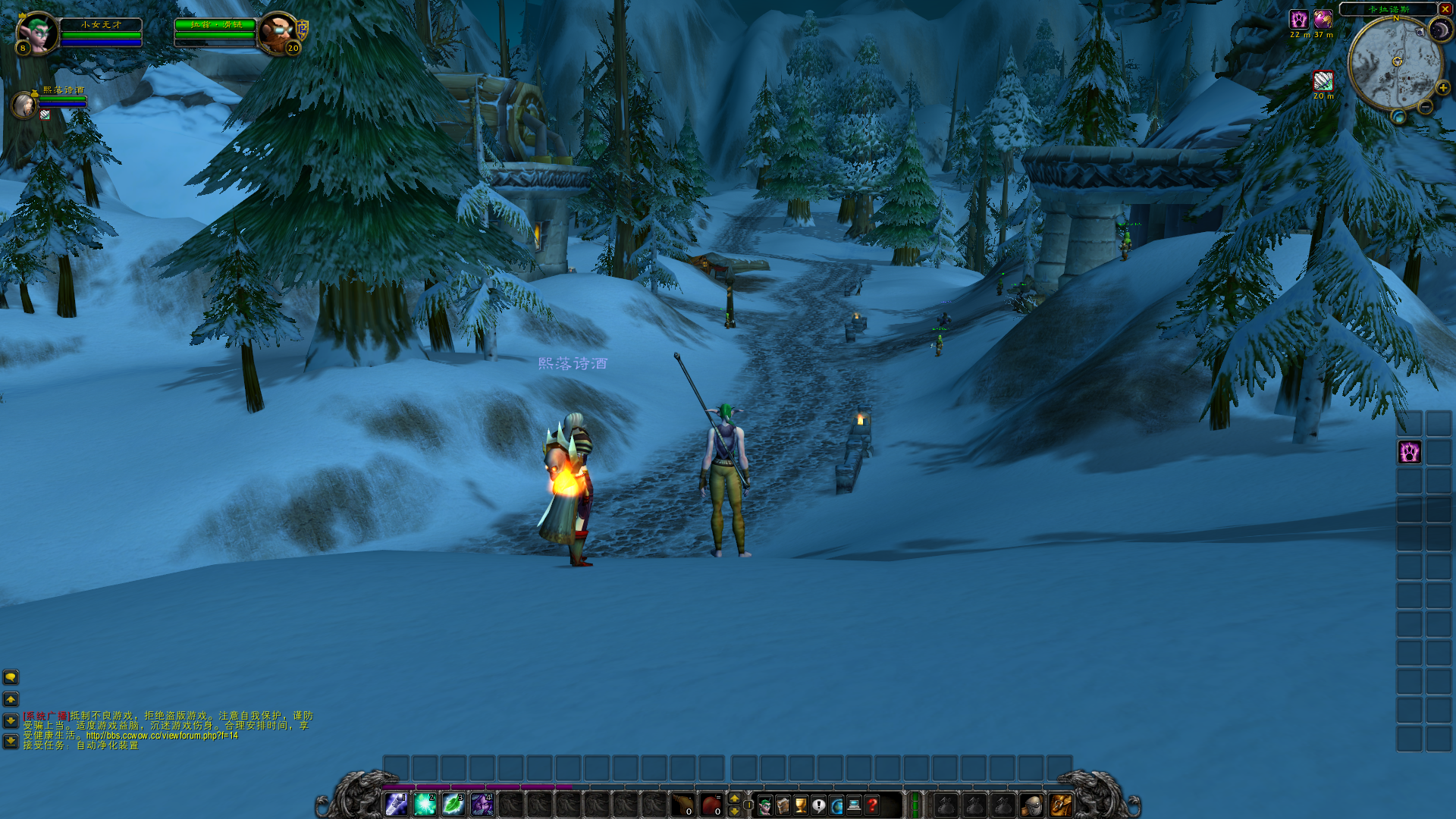Open the character info micro button
This screenshot has width=1456, height=819.
pos(764,805)
